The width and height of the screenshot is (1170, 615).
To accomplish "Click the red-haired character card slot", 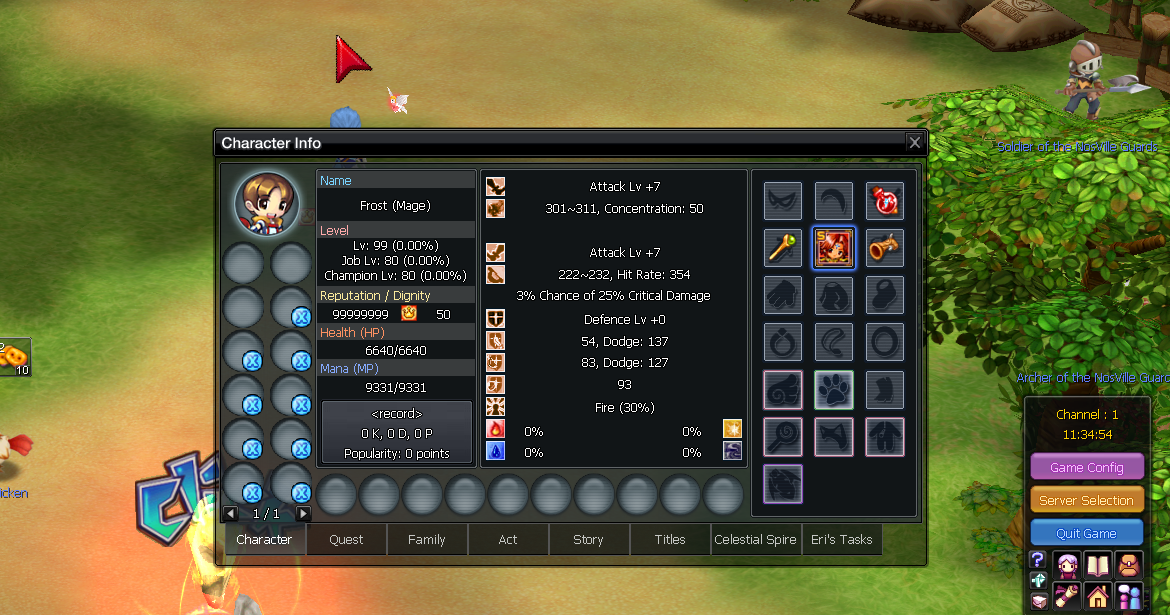I will coord(833,249).
